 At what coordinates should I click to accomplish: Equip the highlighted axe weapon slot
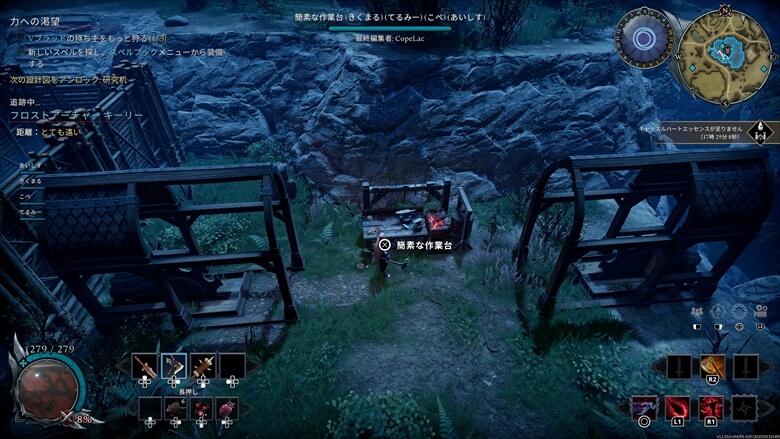click(174, 367)
